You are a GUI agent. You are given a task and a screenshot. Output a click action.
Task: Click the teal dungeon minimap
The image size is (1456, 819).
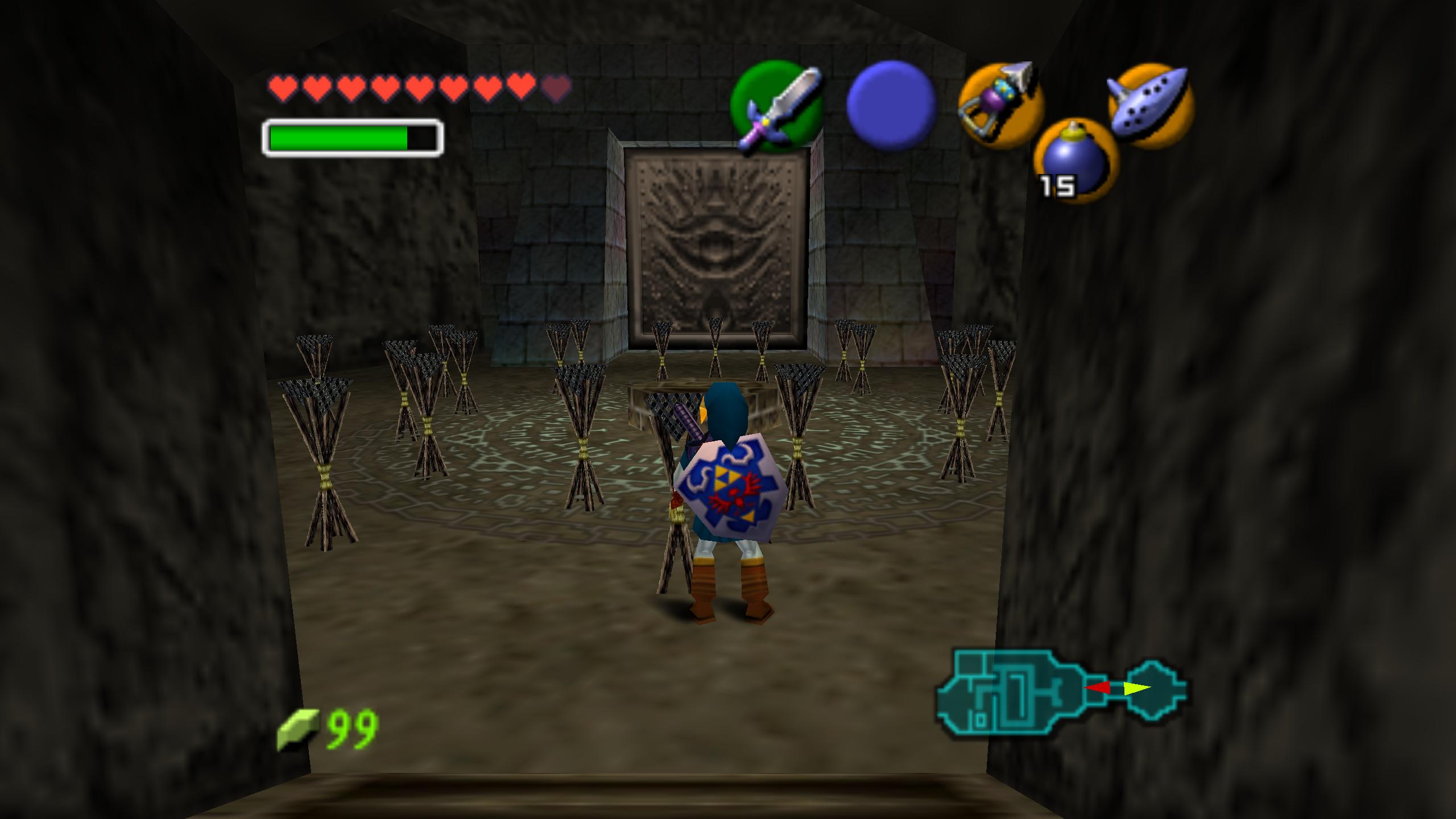[1061, 690]
